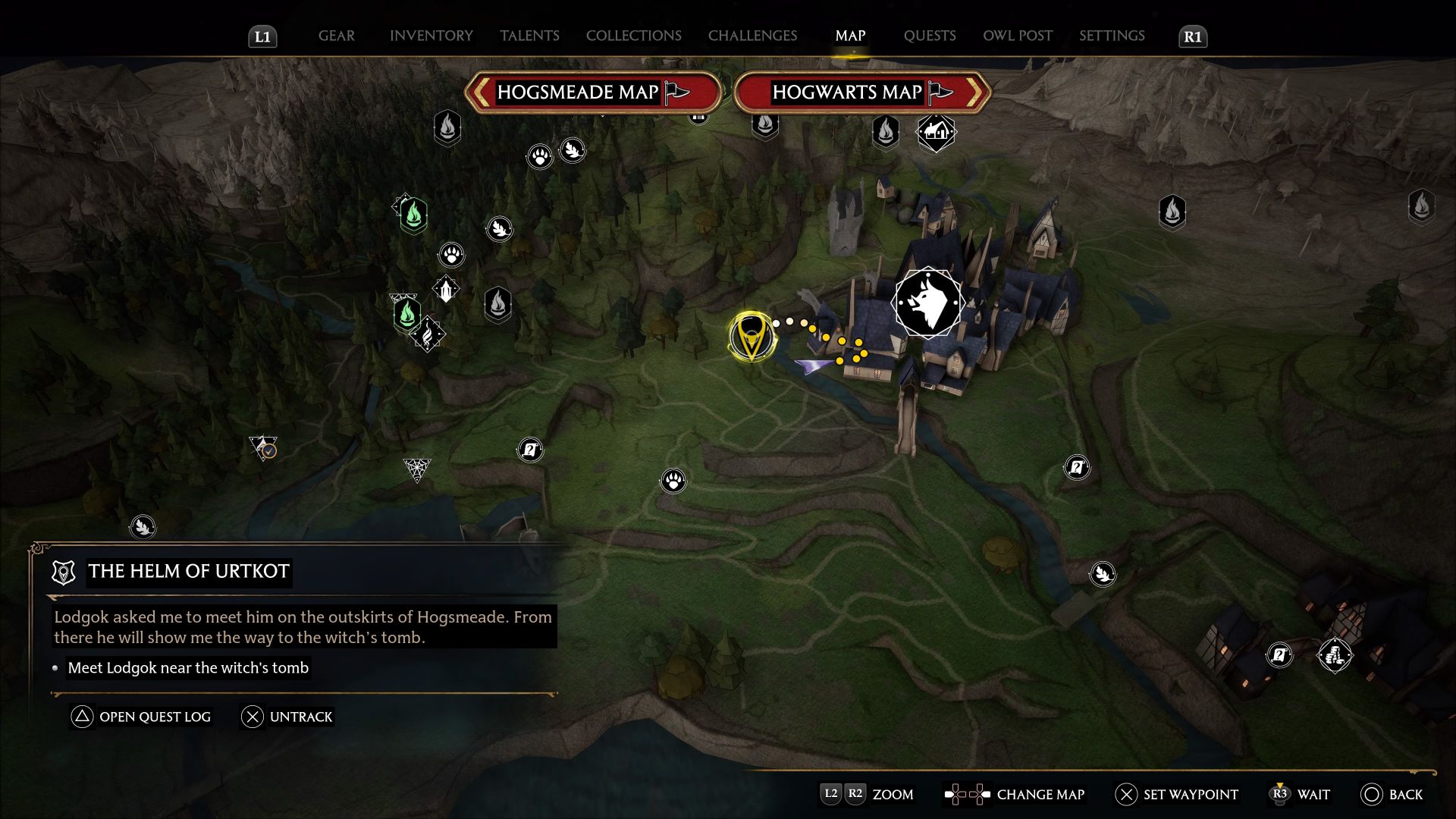The height and width of the screenshot is (819, 1456).
Task: Select the house-shaped hamlet marker
Action: [x=937, y=133]
